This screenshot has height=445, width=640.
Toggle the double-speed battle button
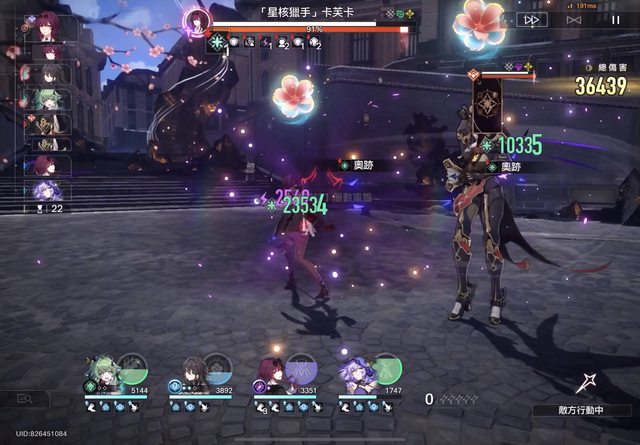point(534,19)
